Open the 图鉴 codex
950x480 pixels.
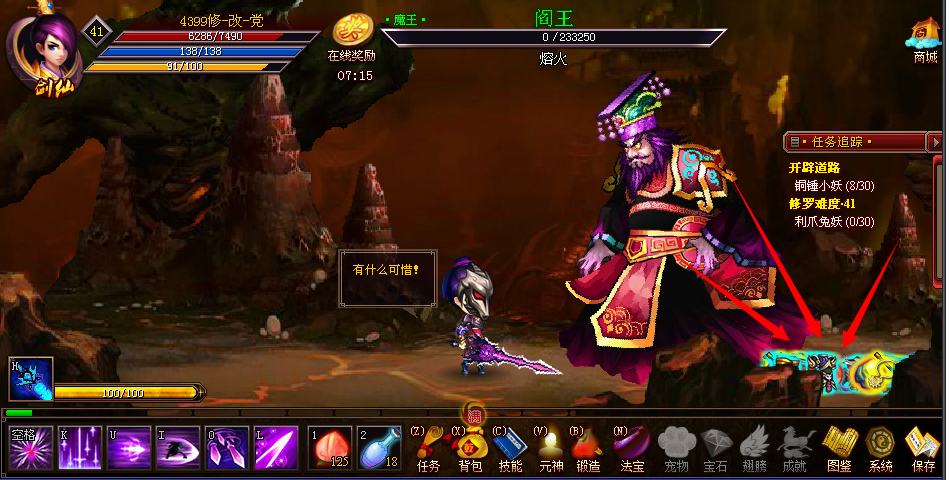click(x=838, y=447)
